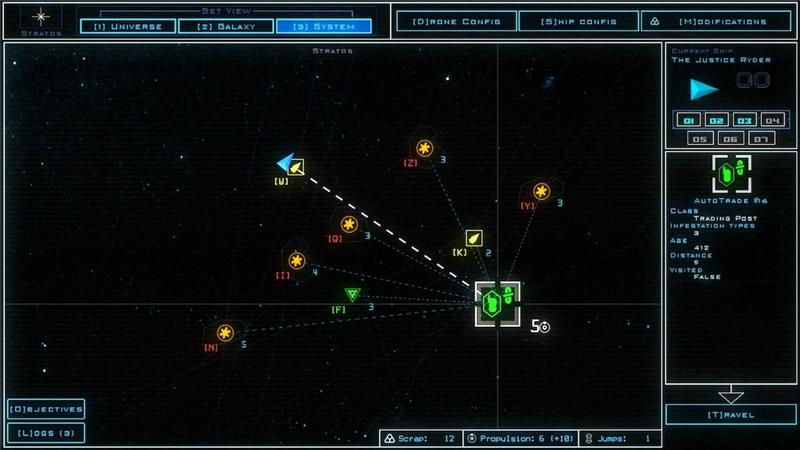800x450 pixels.
Task: Select the AutoTrade trading post node
Action: [497, 303]
